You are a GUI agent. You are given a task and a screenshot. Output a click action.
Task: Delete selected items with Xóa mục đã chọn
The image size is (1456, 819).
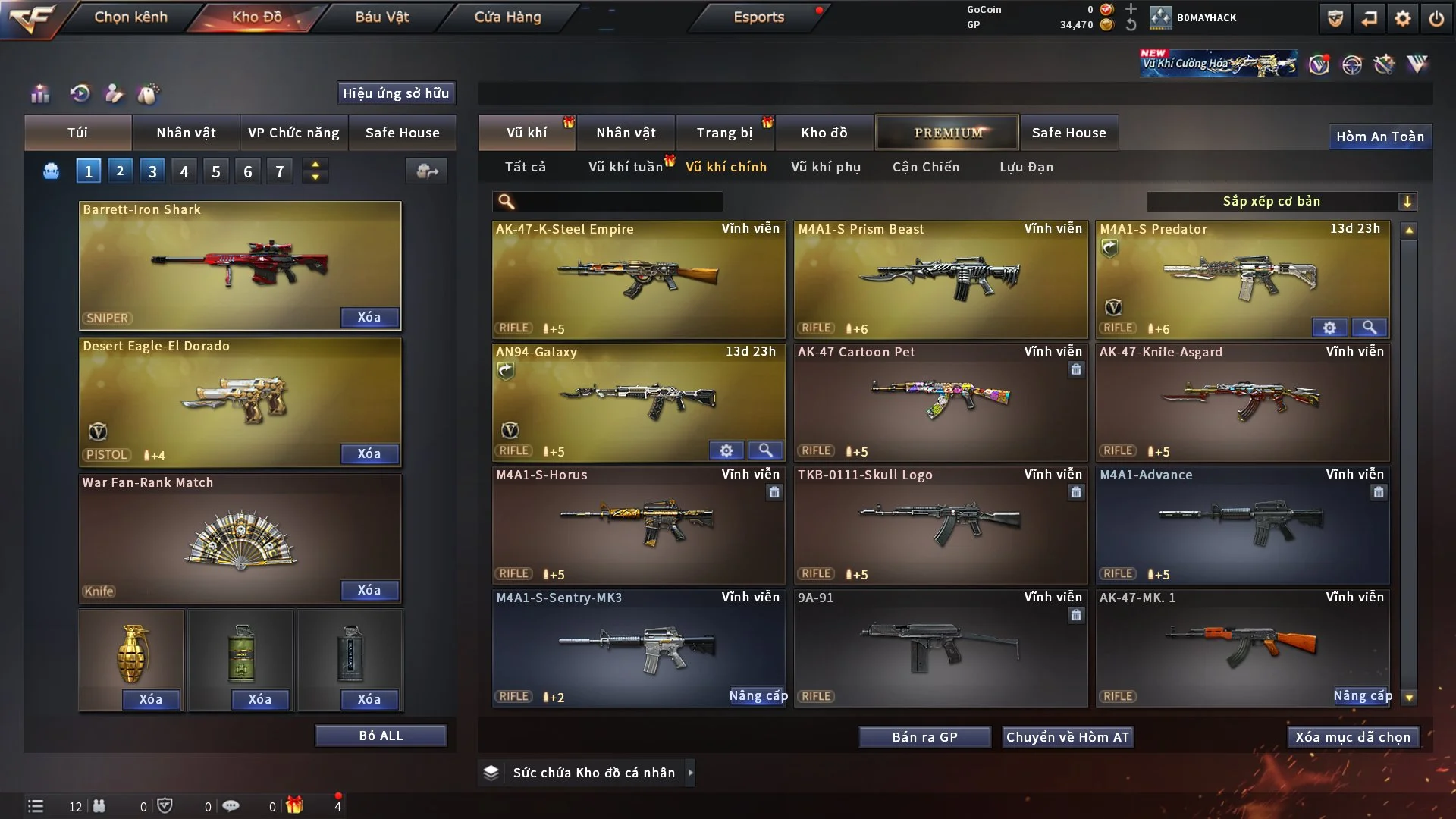tap(1353, 737)
